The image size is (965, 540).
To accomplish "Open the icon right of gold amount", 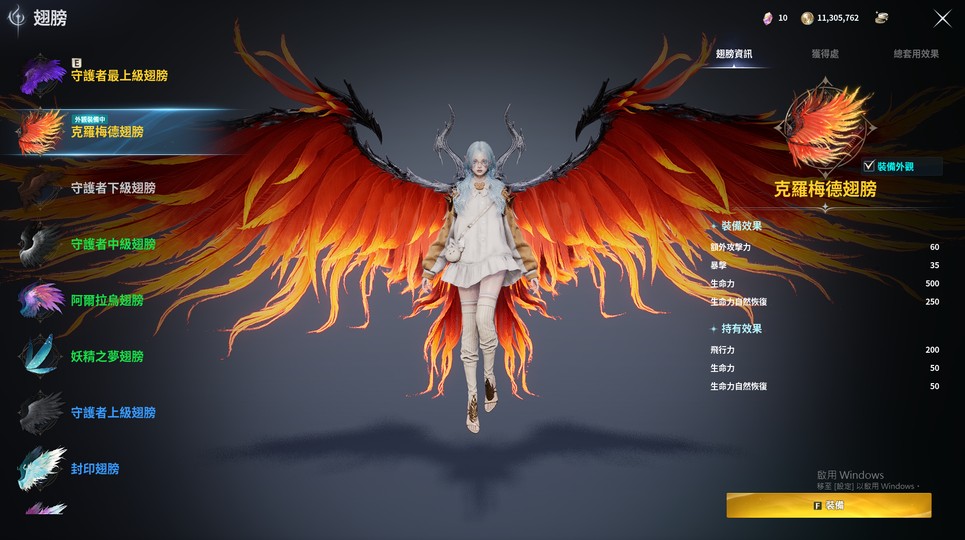I will [x=881, y=18].
